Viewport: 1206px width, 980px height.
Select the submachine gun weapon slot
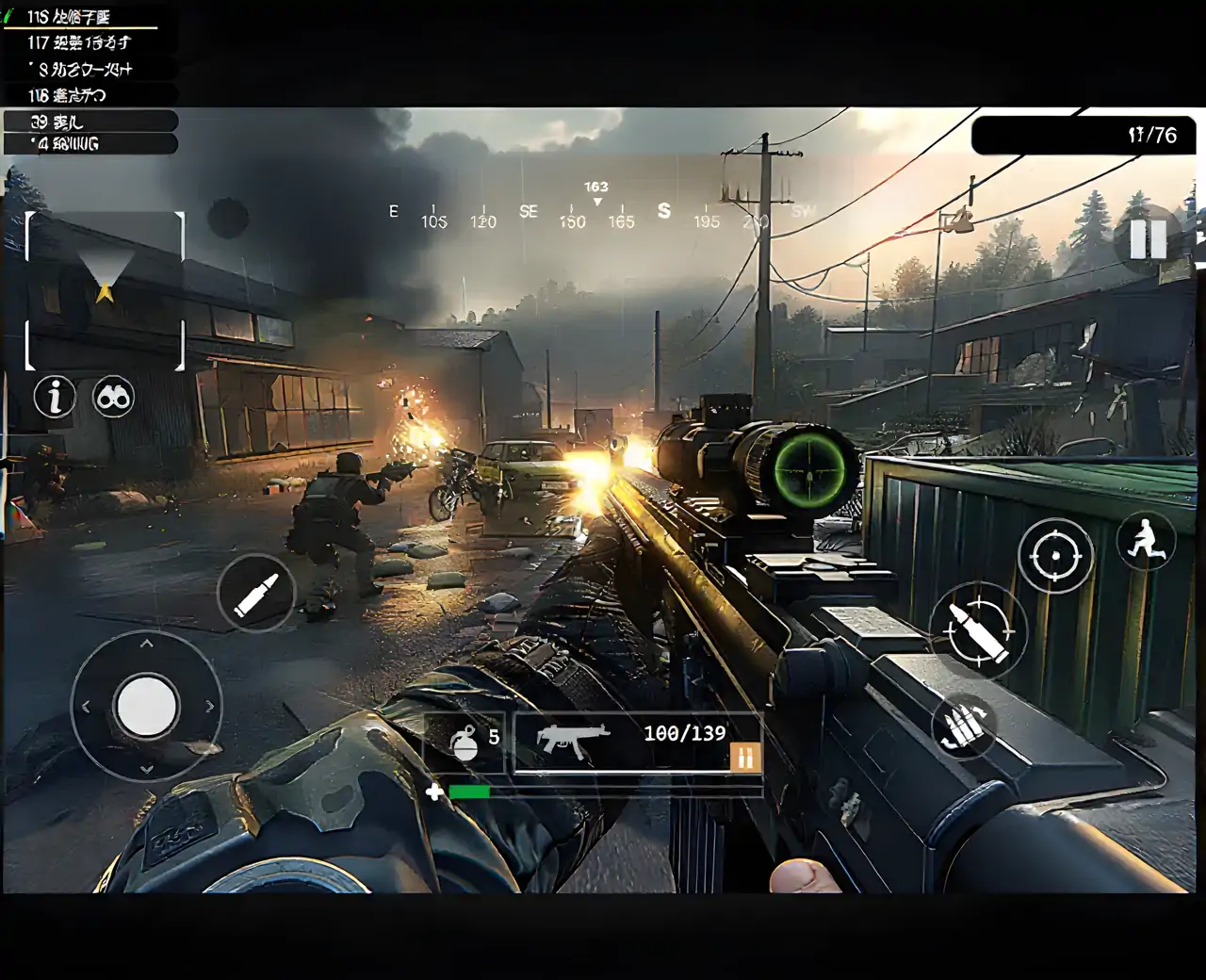tap(575, 740)
